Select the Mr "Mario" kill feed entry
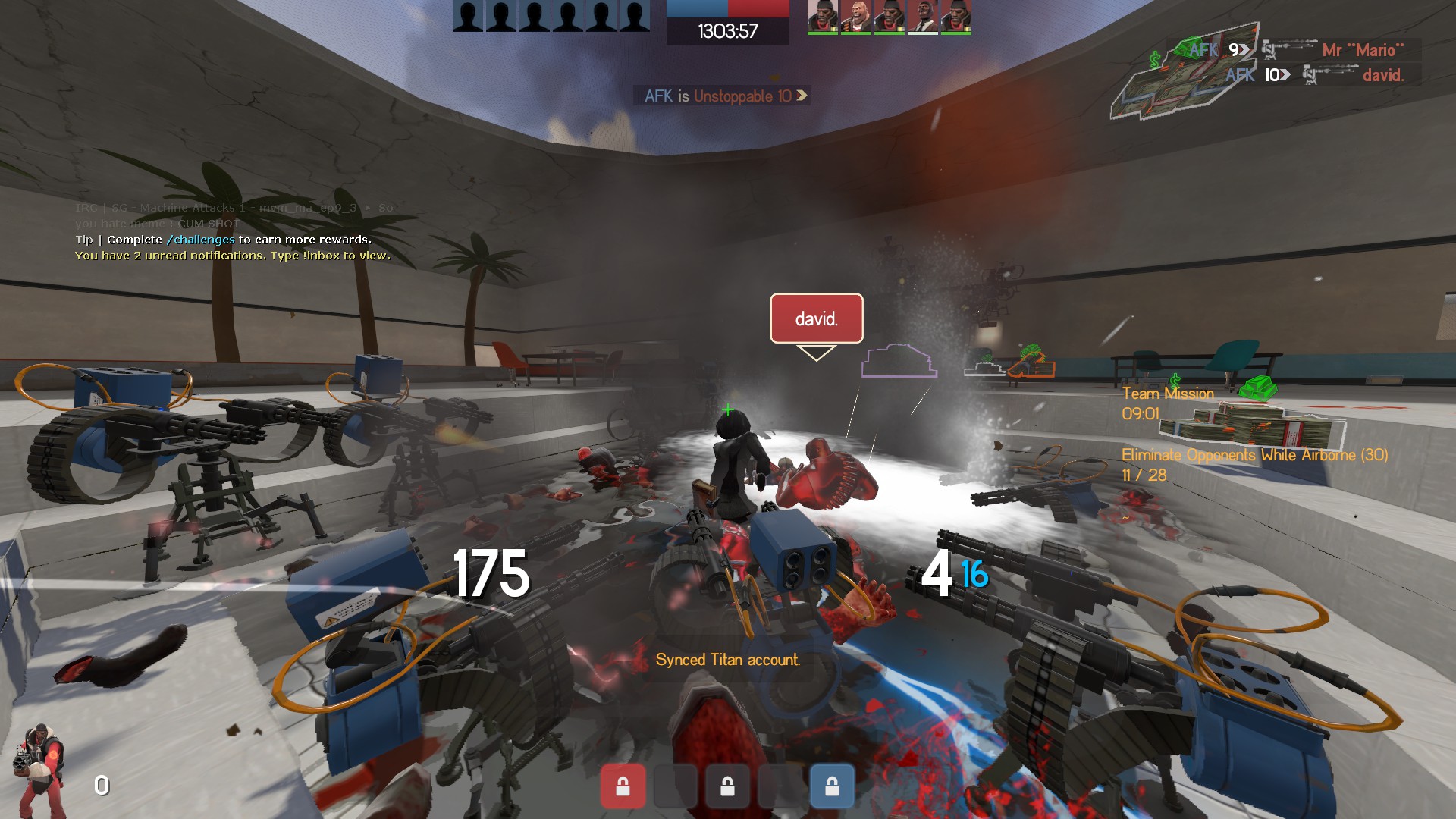Image resolution: width=1456 pixels, height=819 pixels. coord(1294,50)
